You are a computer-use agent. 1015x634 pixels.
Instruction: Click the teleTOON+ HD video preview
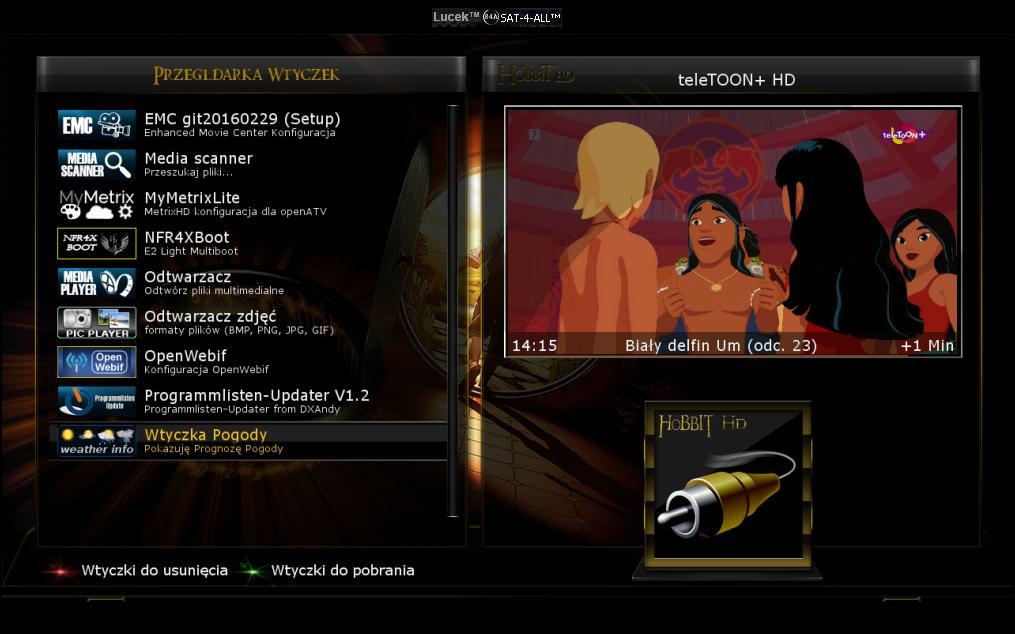[732, 231]
